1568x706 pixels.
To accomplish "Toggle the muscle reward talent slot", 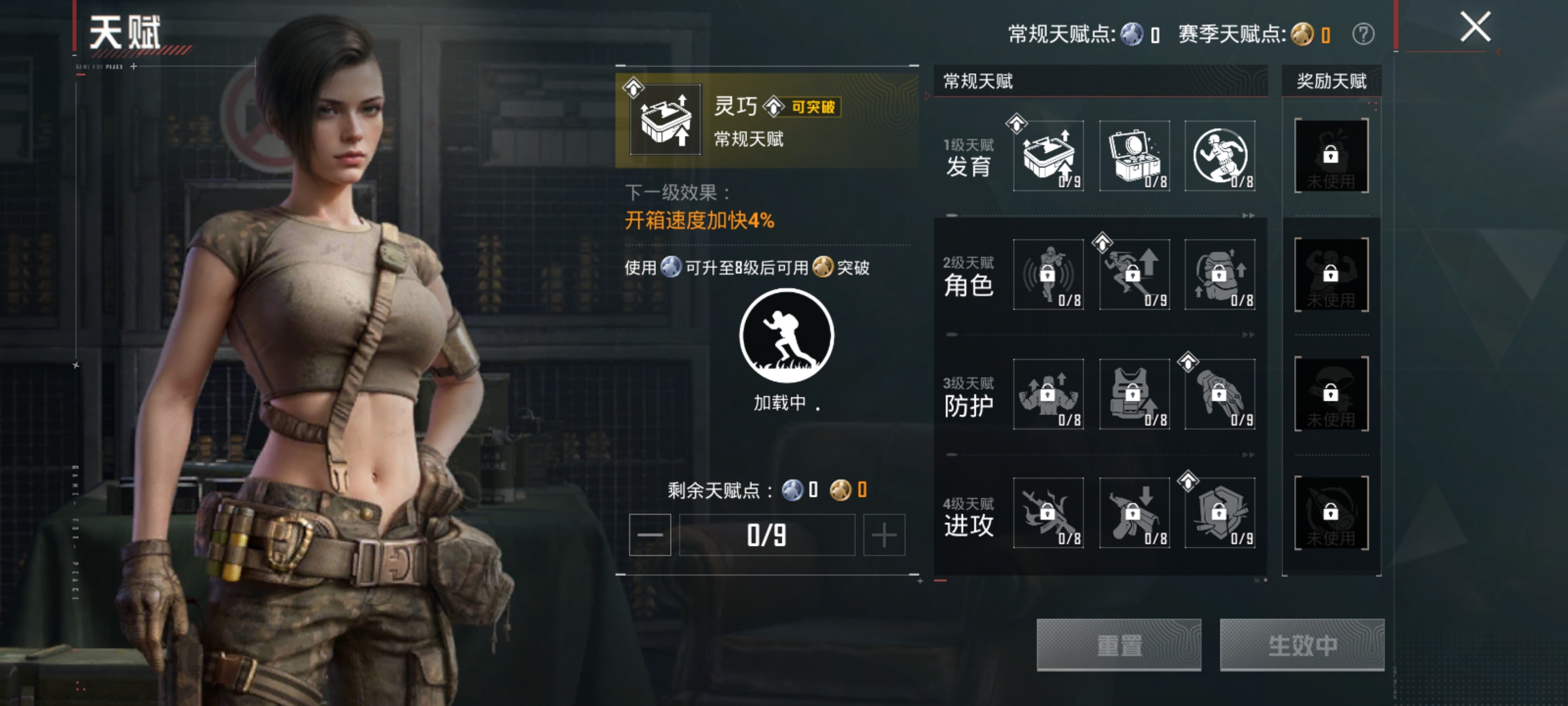I will pyautogui.click(x=1331, y=275).
